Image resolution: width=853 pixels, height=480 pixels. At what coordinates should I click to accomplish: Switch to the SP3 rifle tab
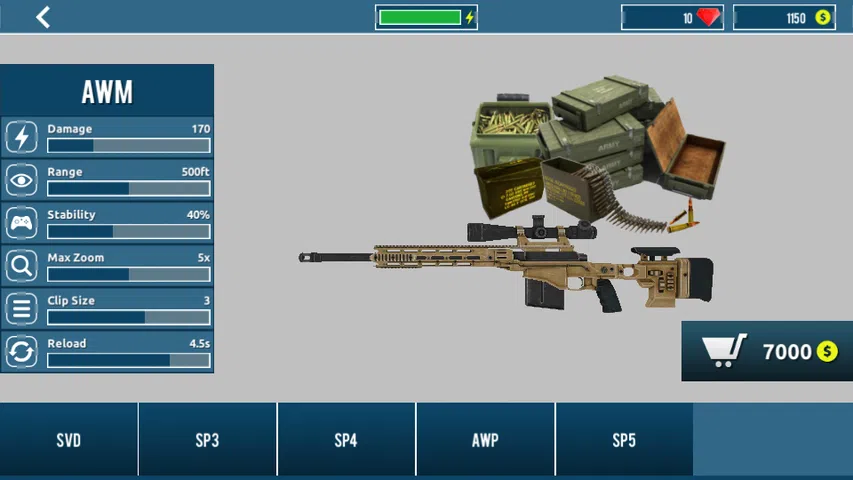click(x=207, y=440)
